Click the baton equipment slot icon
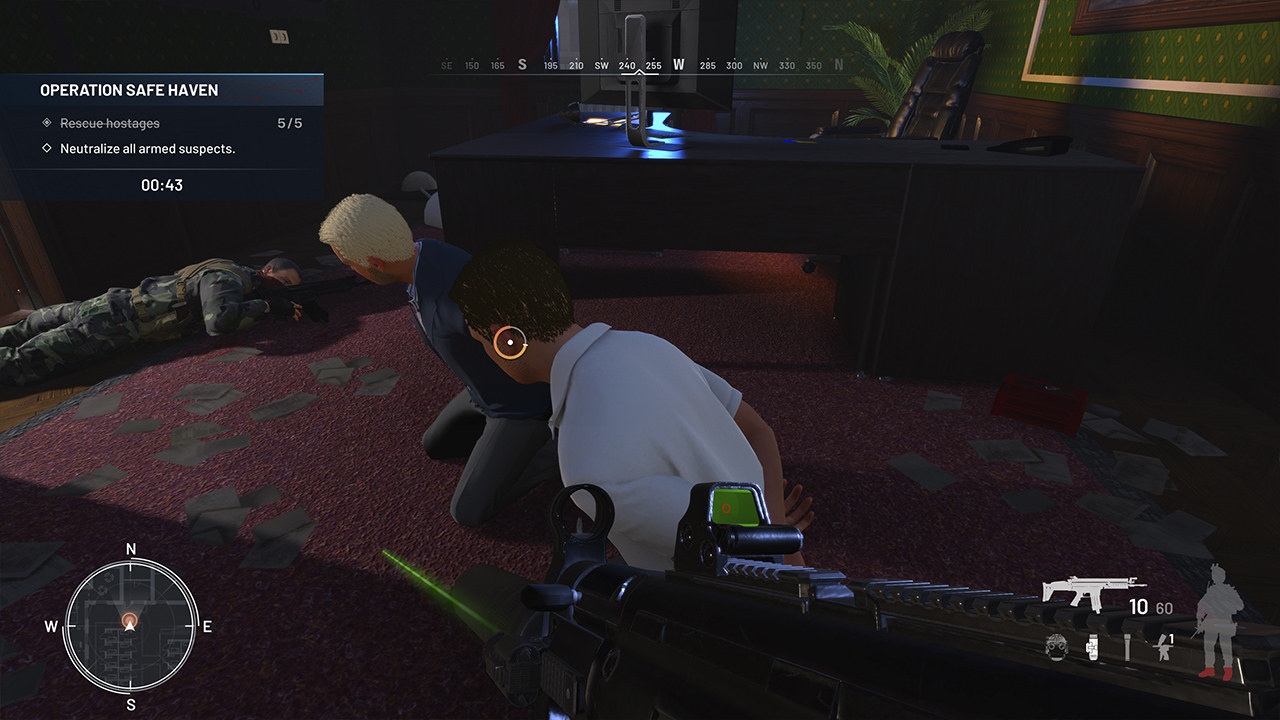Viewport: 1280px width, 720px height. [1128, 647]
